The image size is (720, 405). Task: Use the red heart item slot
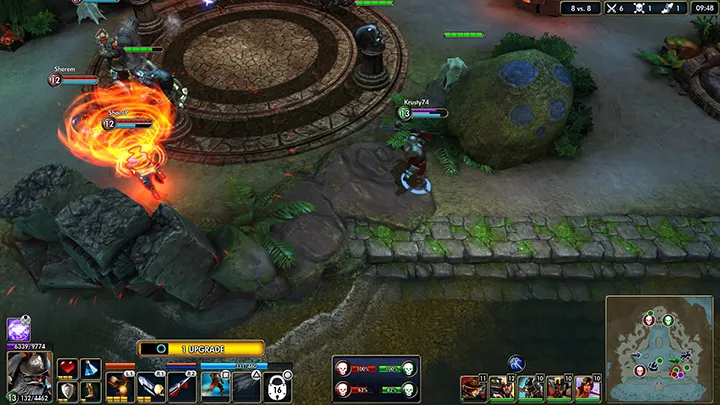click(67, 369)
